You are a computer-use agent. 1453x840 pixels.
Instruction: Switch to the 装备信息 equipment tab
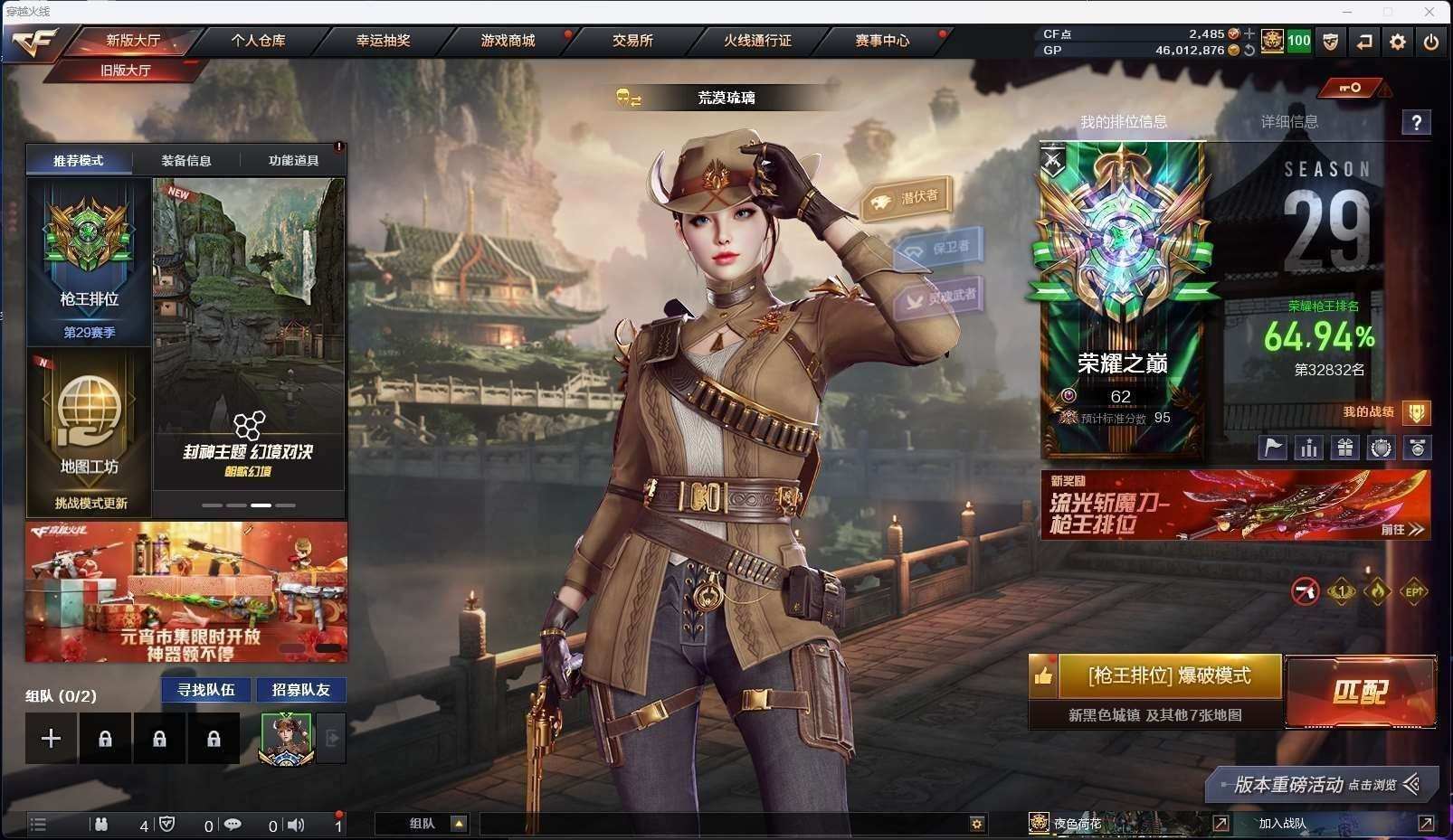click(186, 161)
